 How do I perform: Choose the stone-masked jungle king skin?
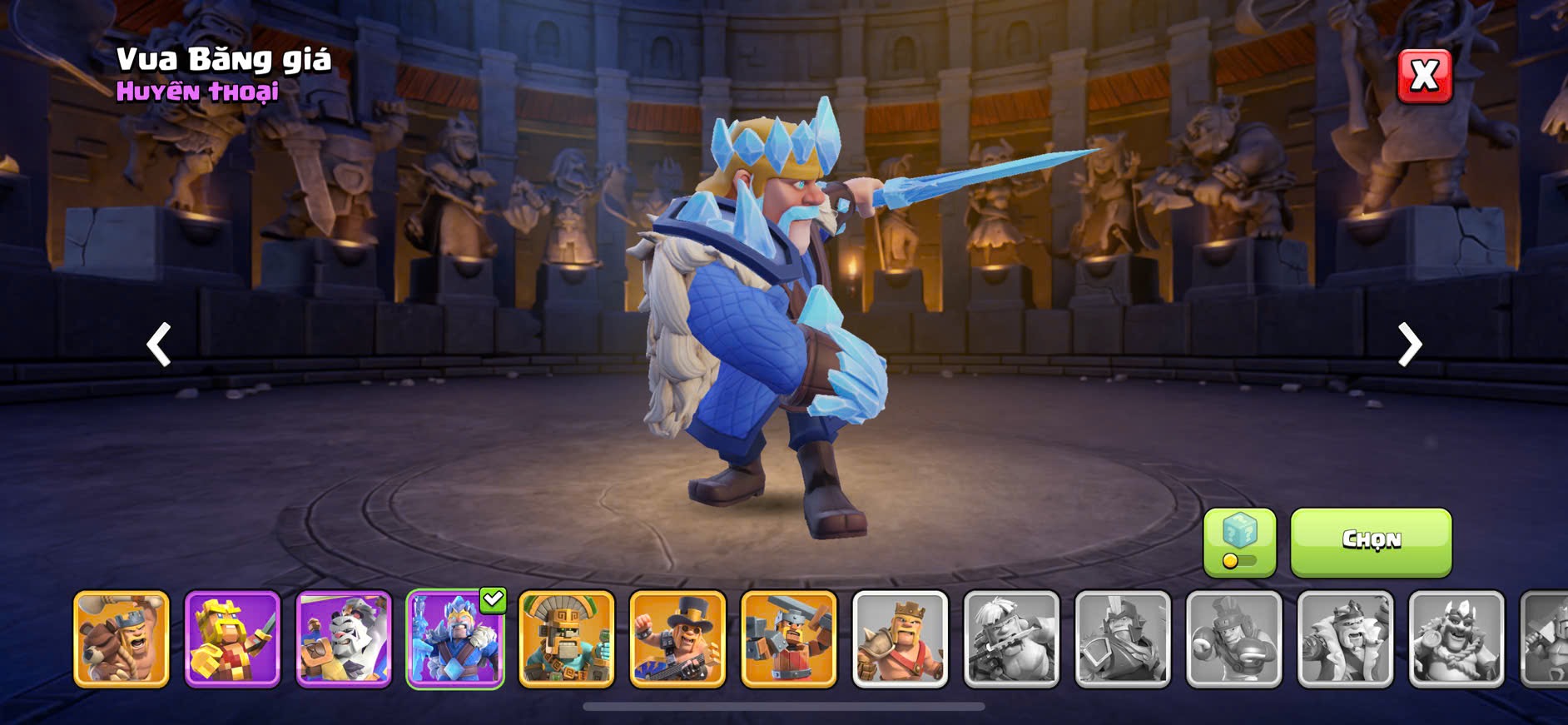tap(567, 639)
